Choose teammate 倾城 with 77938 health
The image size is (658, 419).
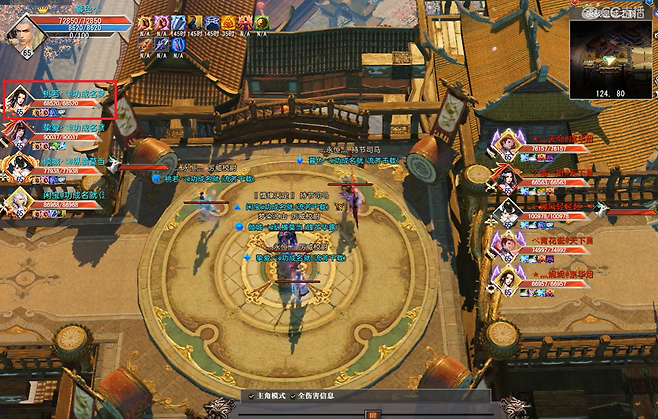point(18,167)
